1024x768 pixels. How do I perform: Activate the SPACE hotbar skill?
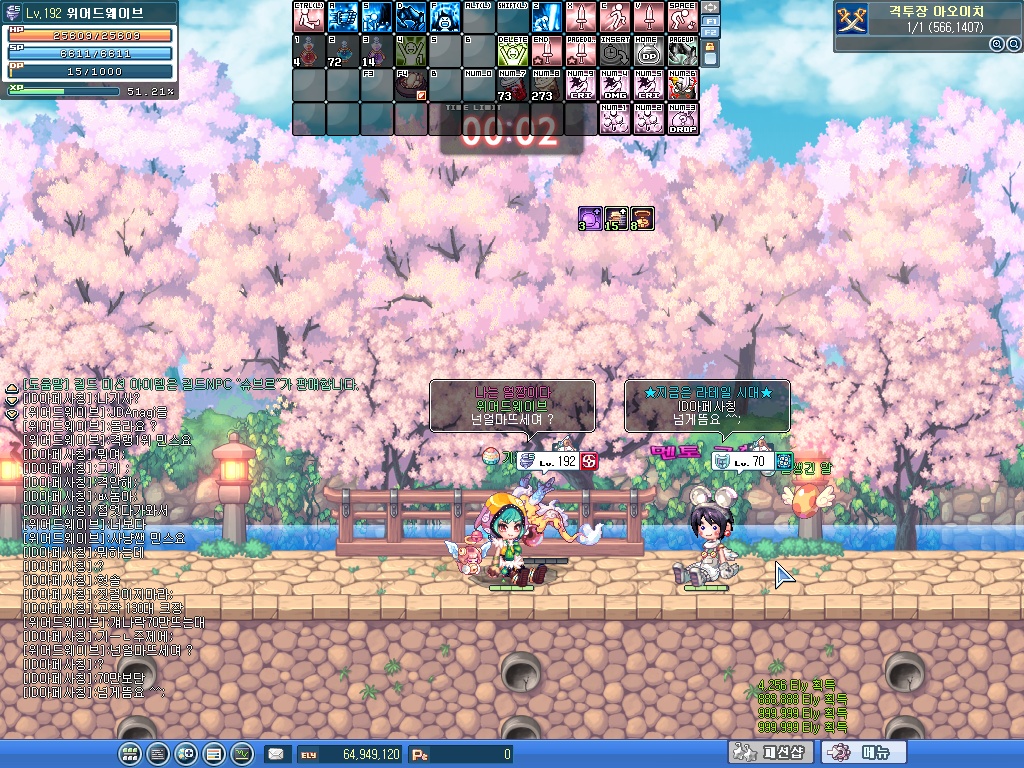tap(683, 17)
